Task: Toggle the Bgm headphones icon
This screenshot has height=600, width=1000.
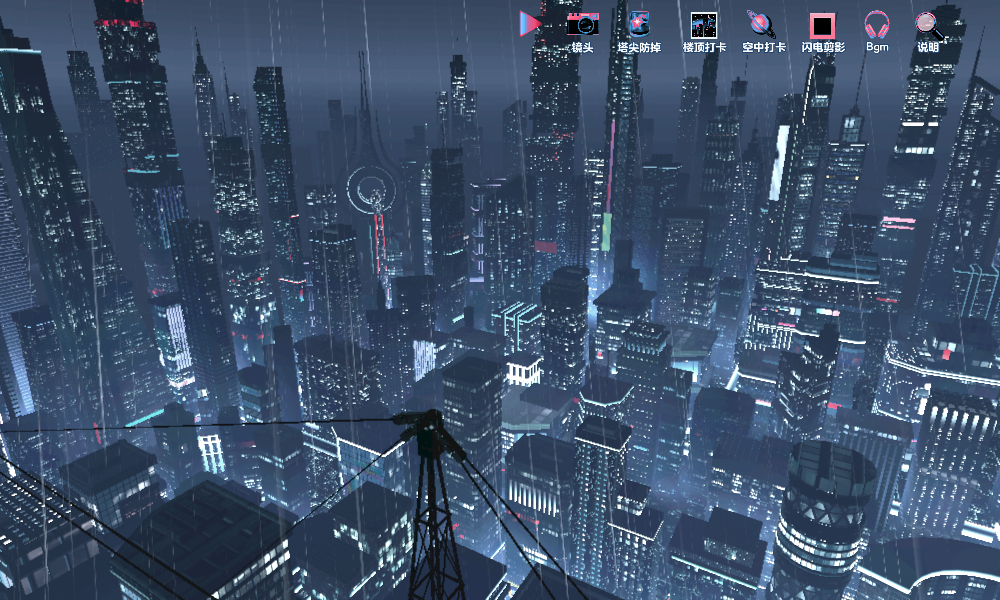Action: click(x=877, y=26)
